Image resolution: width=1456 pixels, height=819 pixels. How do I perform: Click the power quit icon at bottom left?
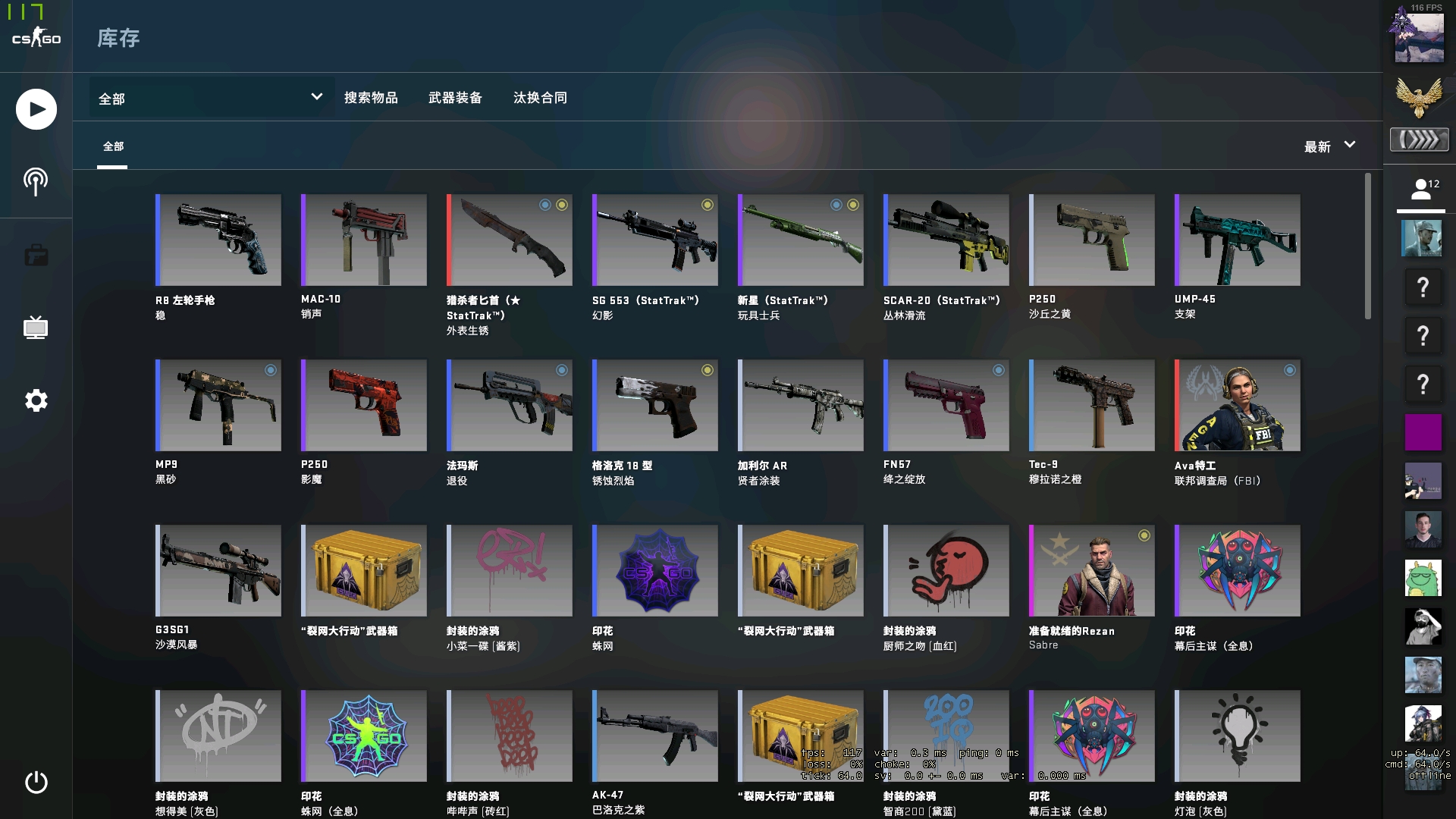click(x=35, y=784)
